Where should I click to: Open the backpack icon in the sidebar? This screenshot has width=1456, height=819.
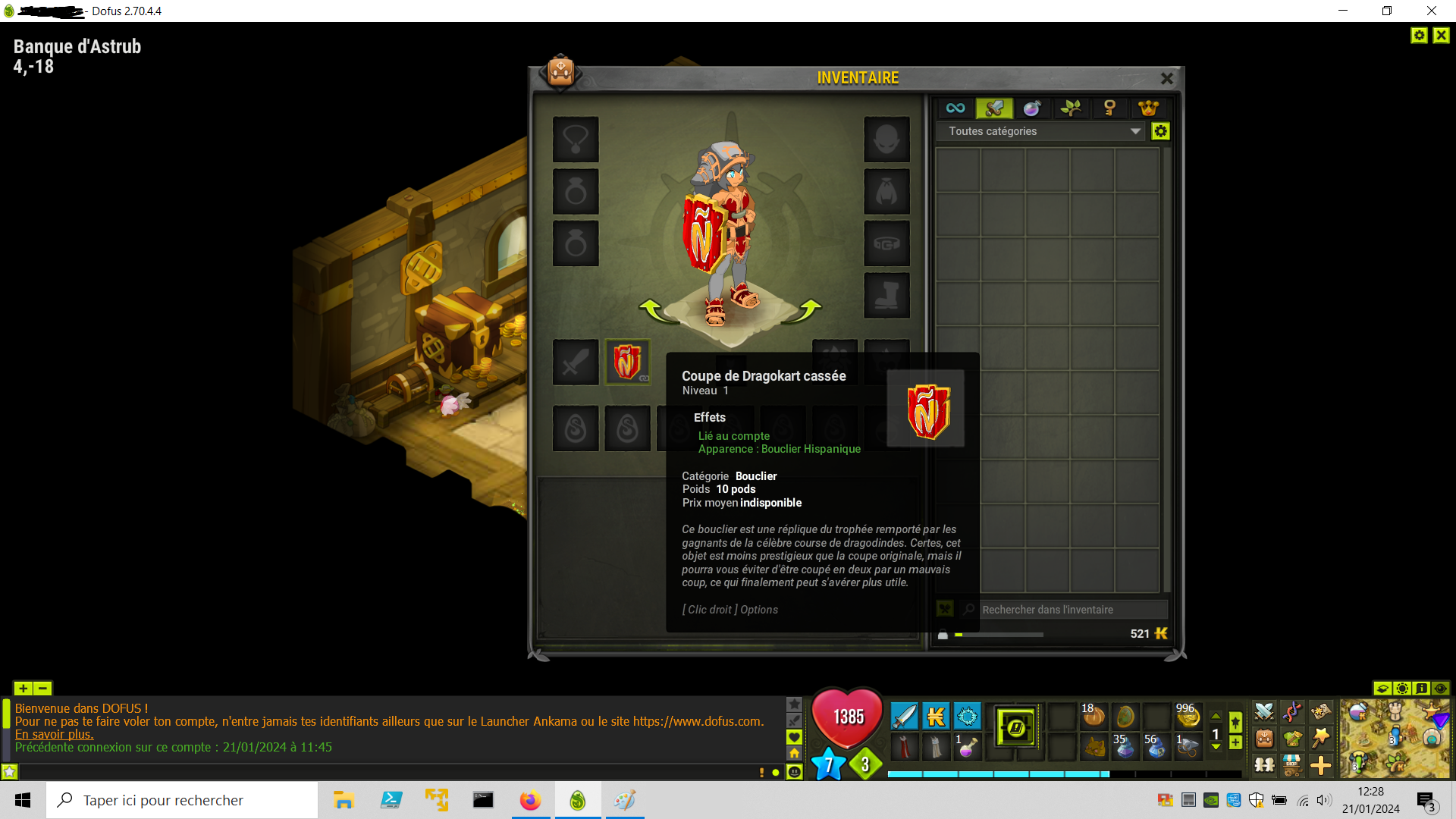pos(1264,739)
